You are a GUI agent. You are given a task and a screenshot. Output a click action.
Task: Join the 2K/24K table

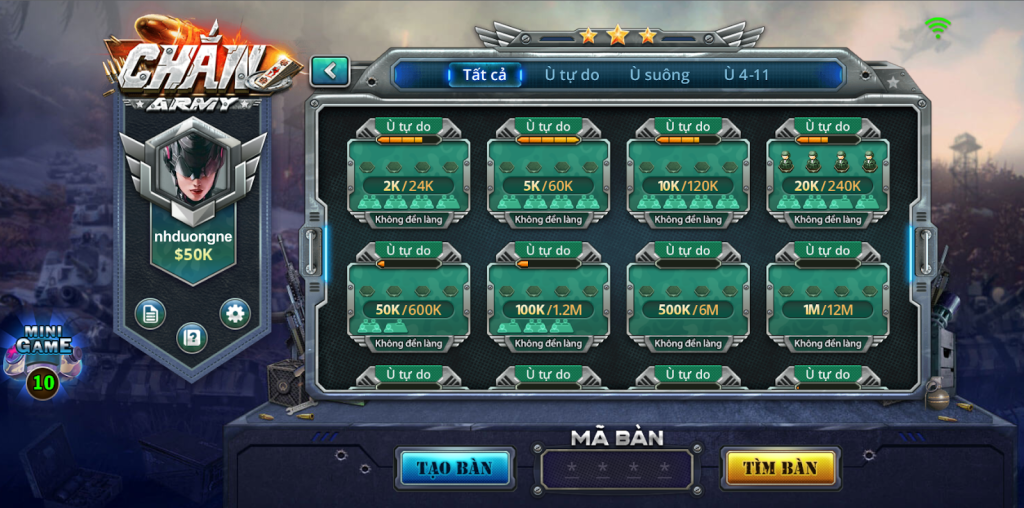[x=408, y=176]
